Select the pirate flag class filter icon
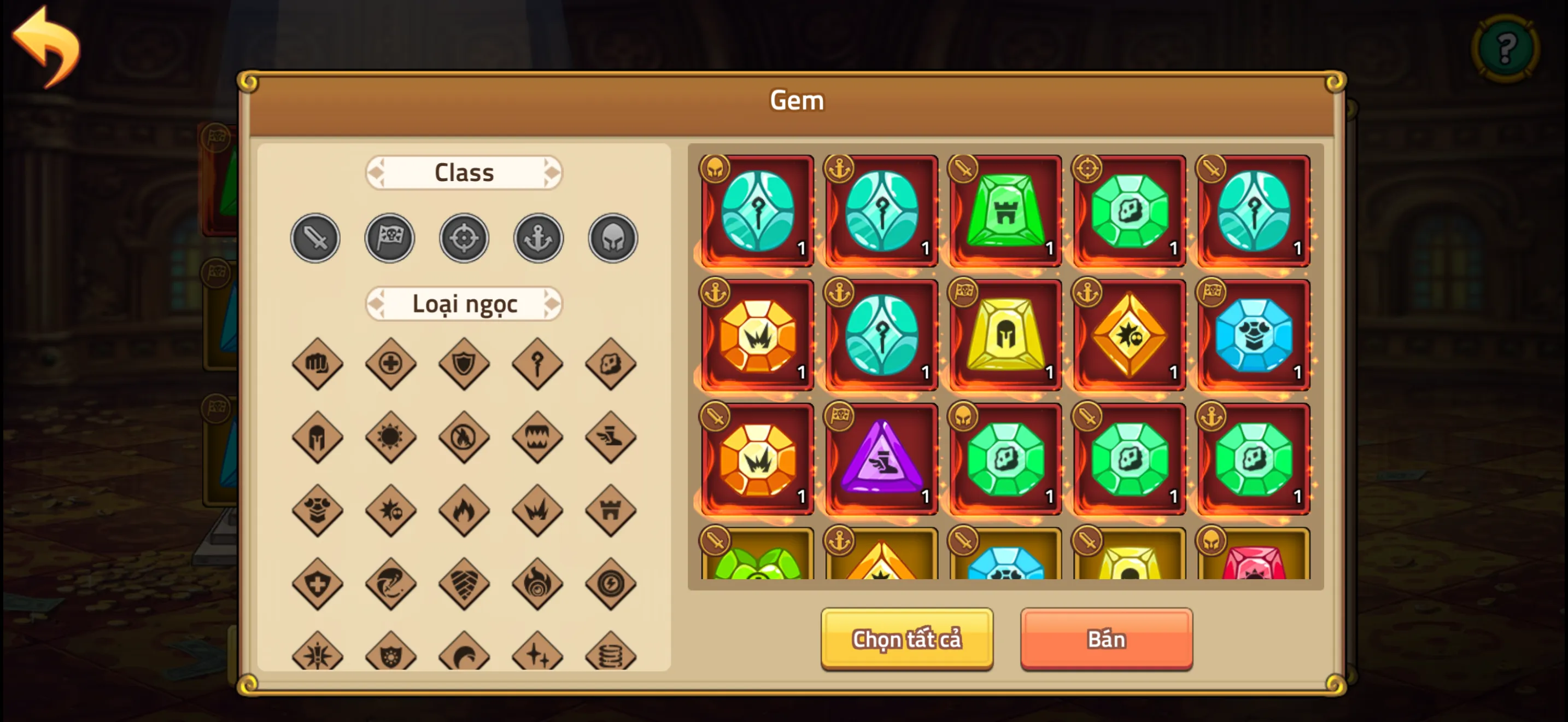This screenshot has height=722, width=1568. [390, 238]
